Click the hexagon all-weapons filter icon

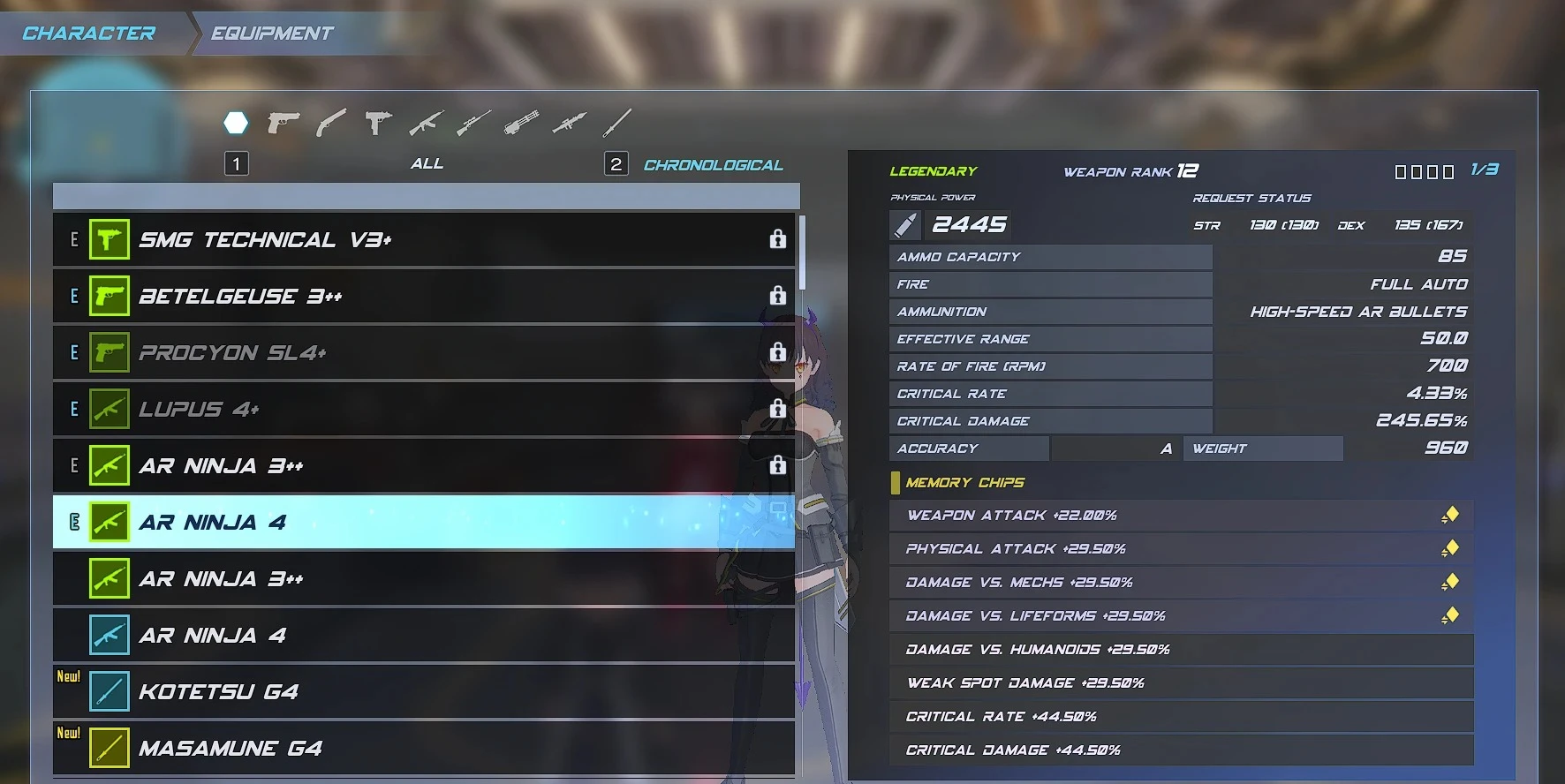tap(236, 122)
